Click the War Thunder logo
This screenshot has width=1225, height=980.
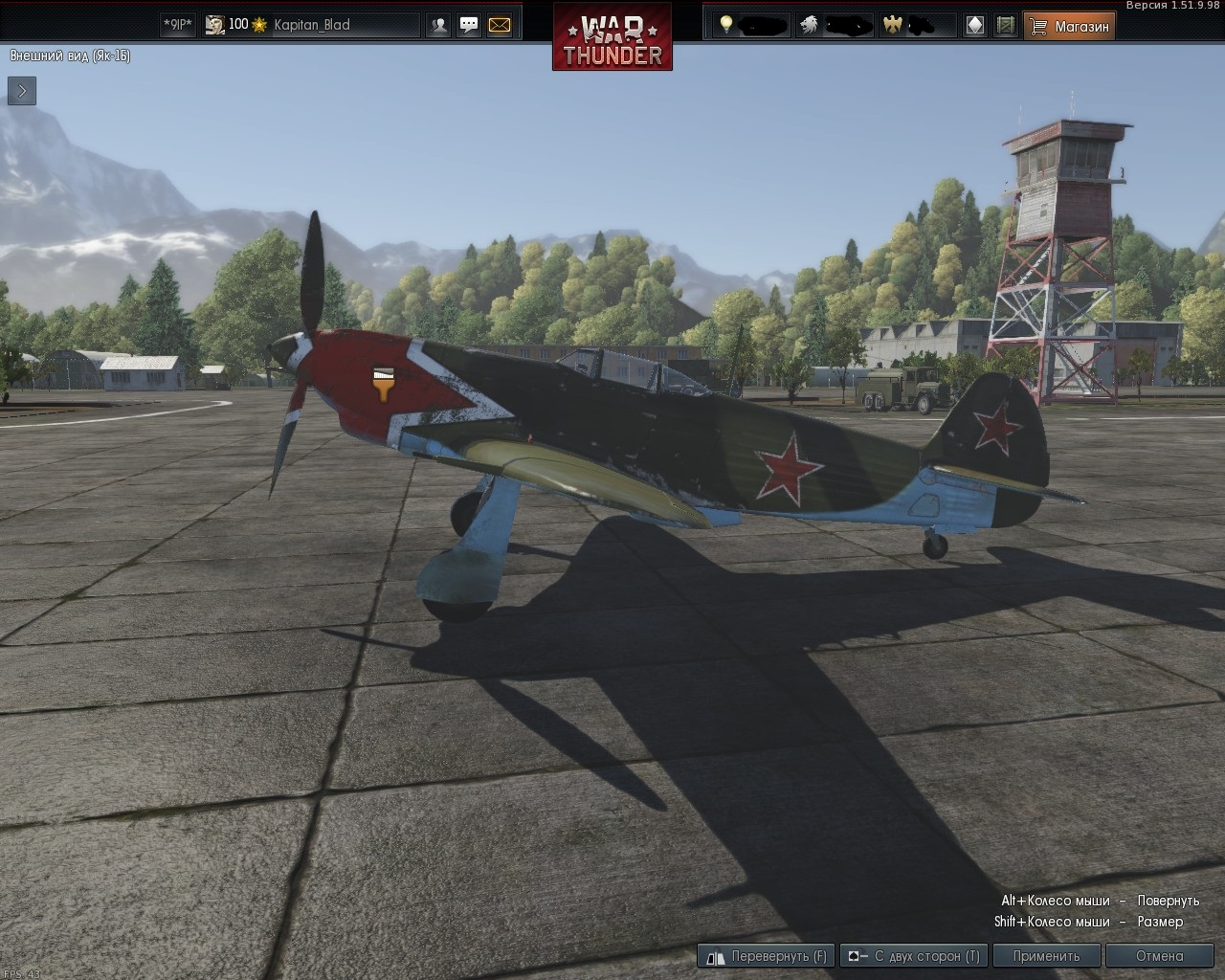pyautogui.click(x=612, y=36)
